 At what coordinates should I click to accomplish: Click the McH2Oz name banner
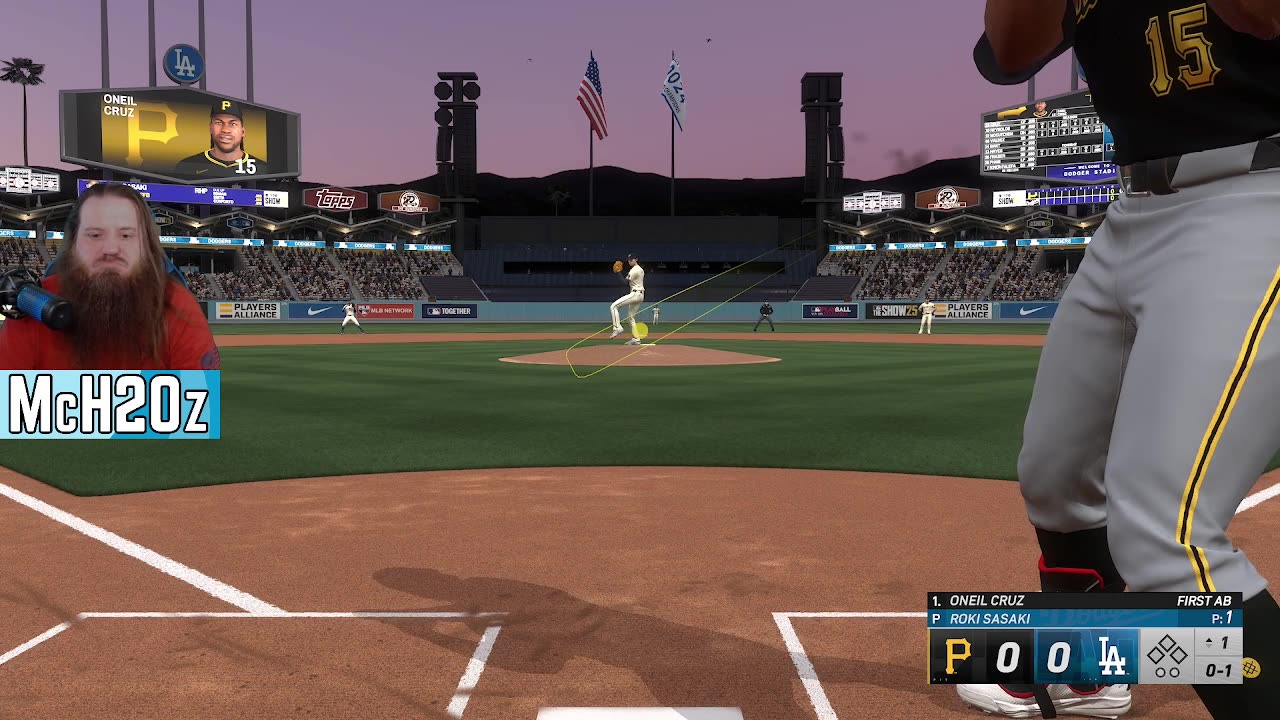point(109,405)
